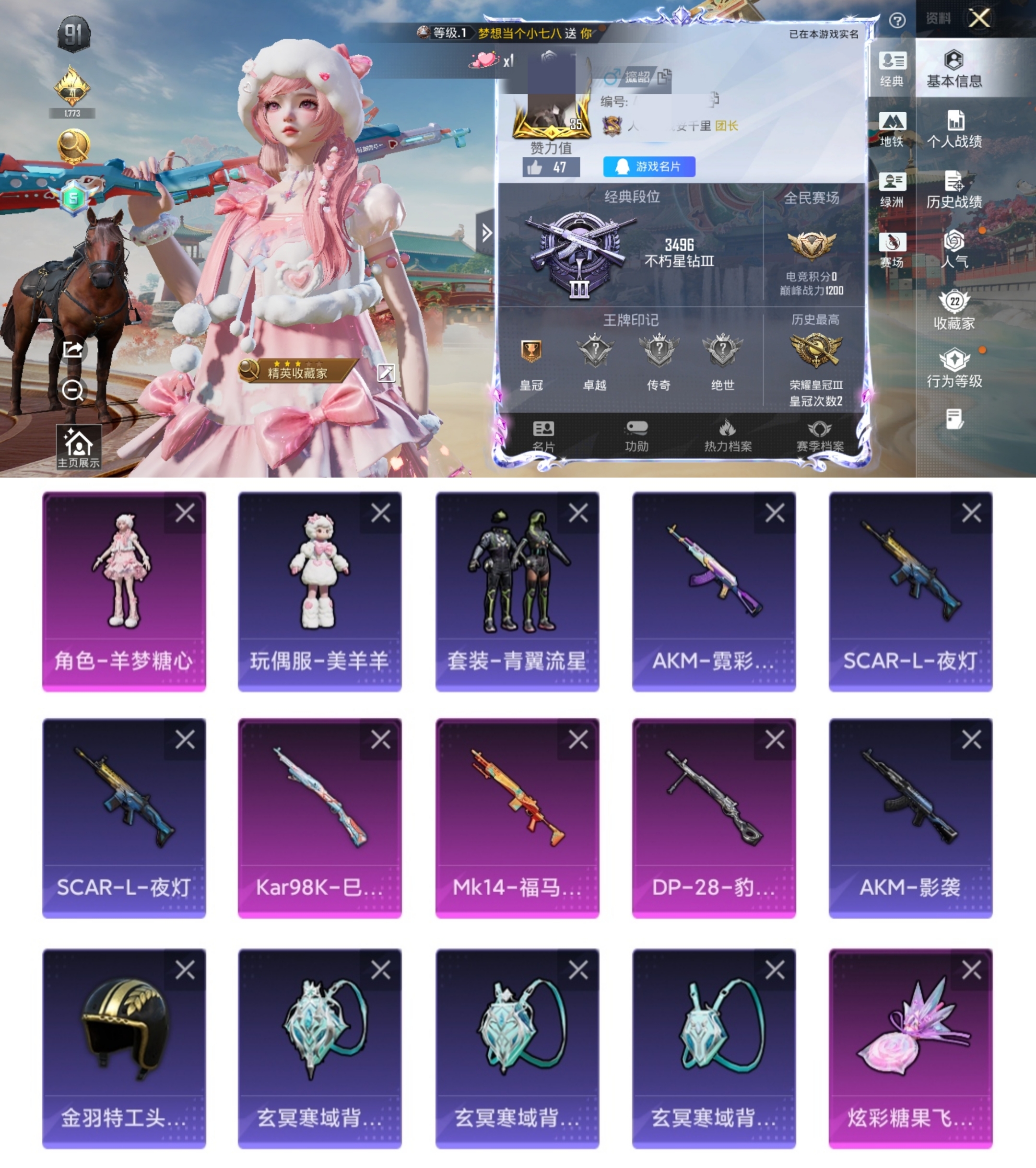Edit the 精英收藏家 title with pencil icon

tap(388, 372)
